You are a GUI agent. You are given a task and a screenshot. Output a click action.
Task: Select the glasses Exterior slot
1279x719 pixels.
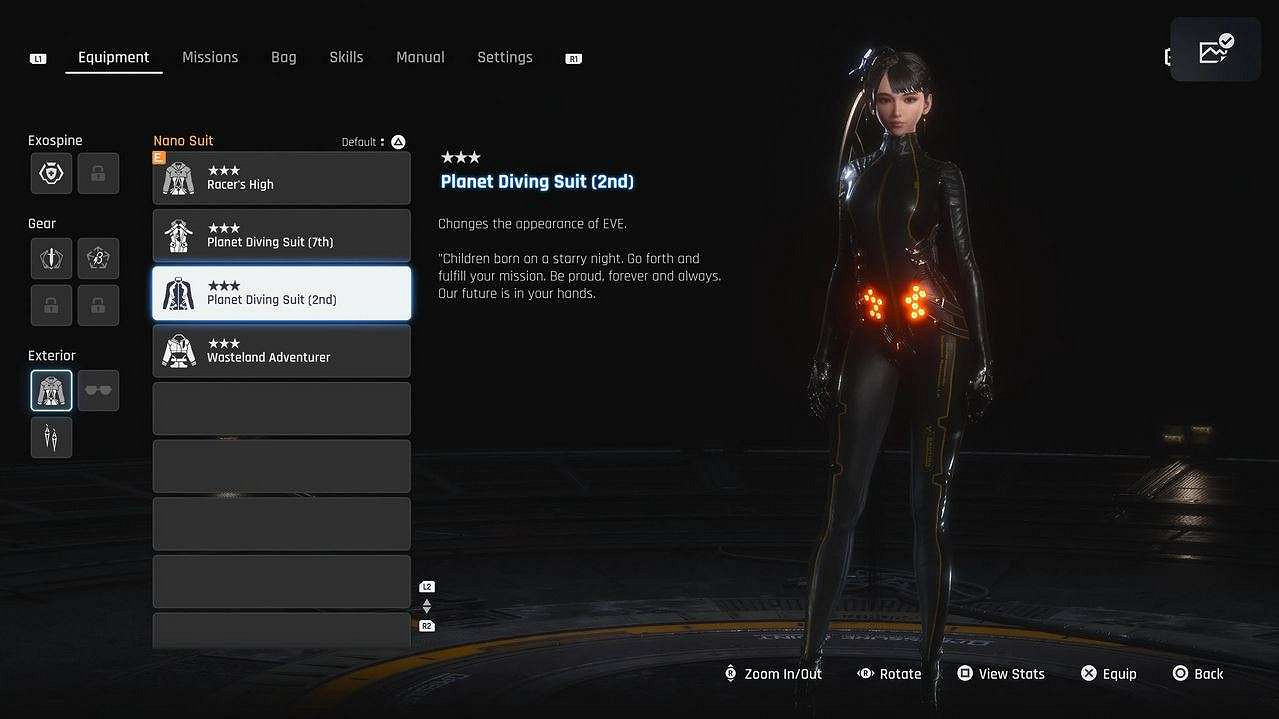98,391
